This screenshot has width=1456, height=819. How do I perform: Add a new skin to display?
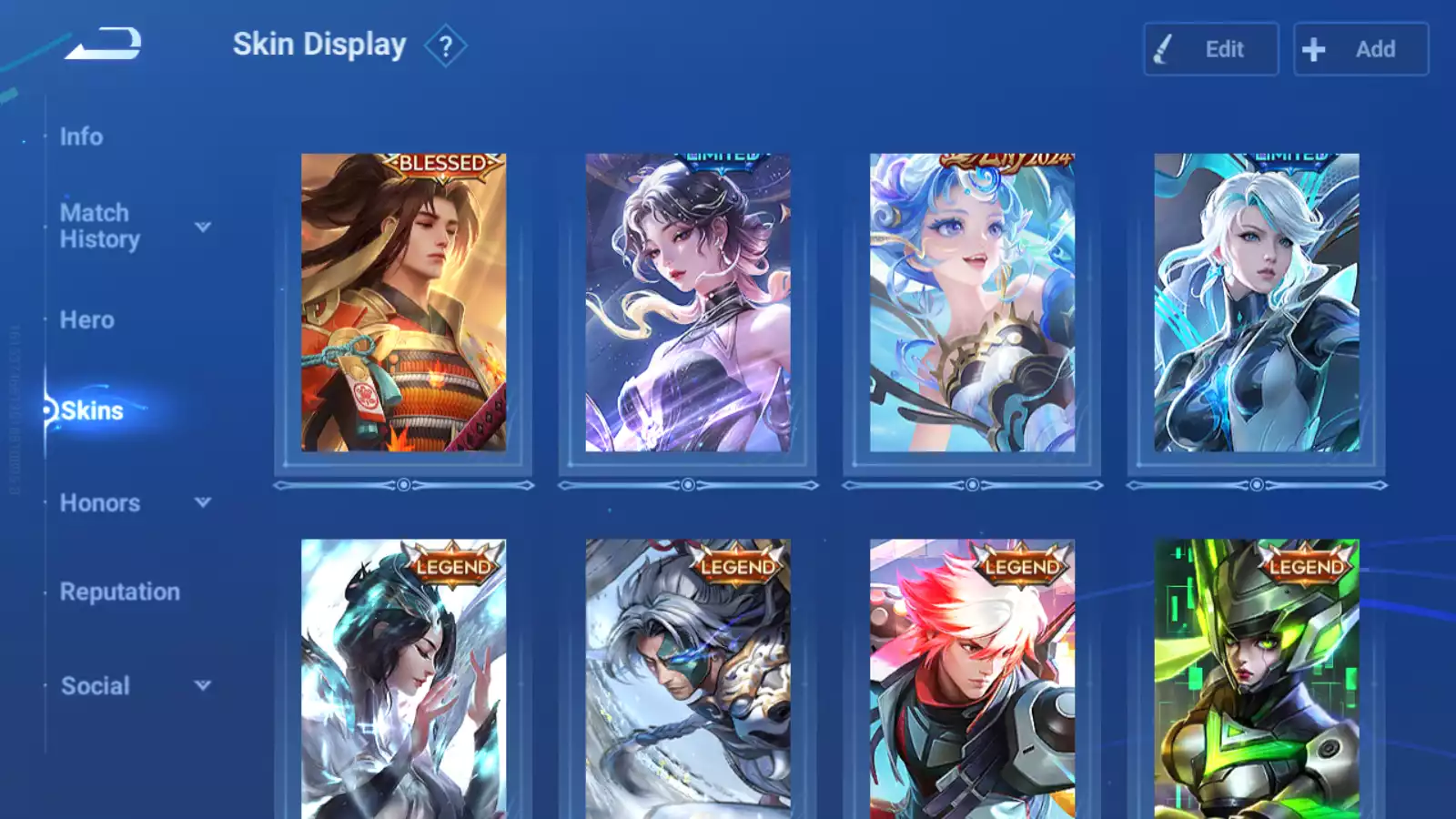pos(1360,49)
